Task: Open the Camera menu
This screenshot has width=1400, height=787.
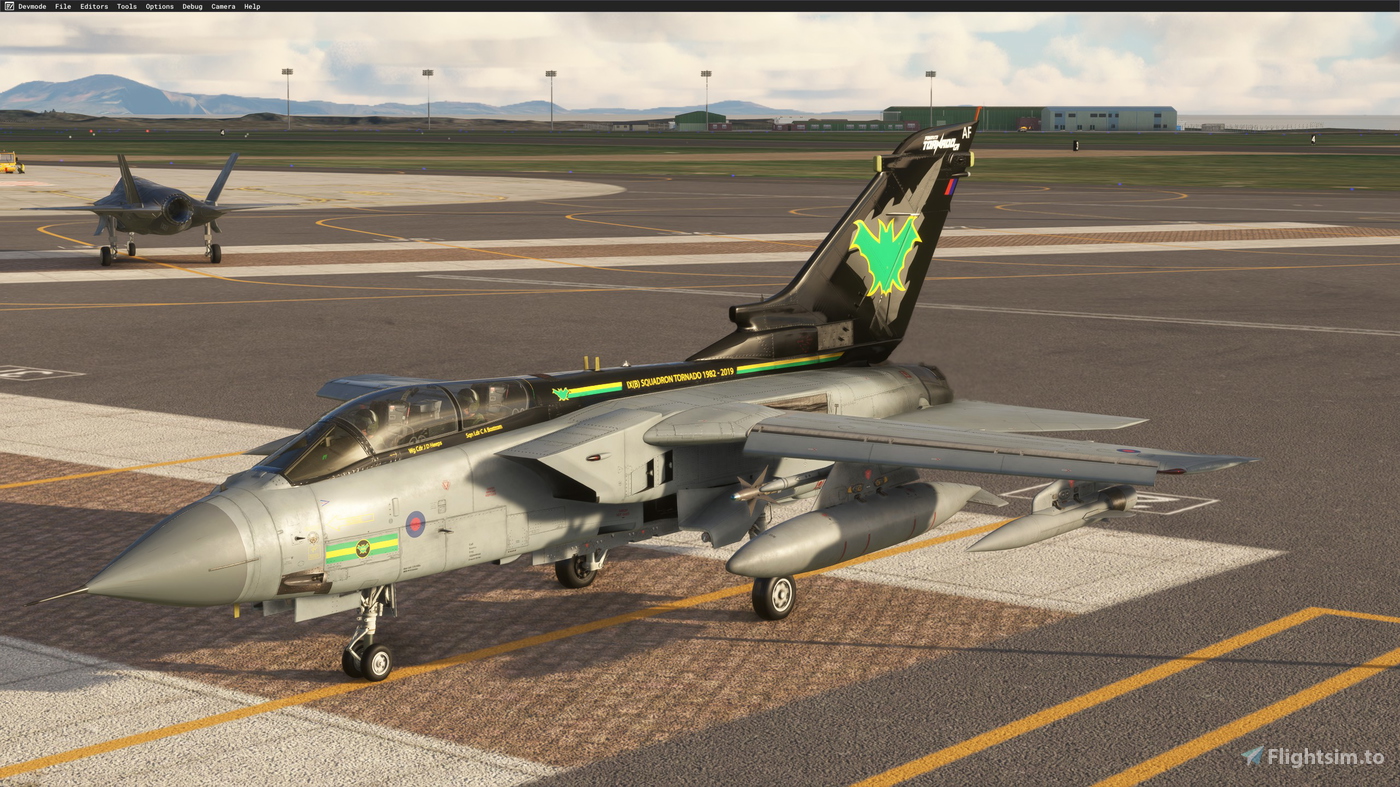Action: point(222,5)
